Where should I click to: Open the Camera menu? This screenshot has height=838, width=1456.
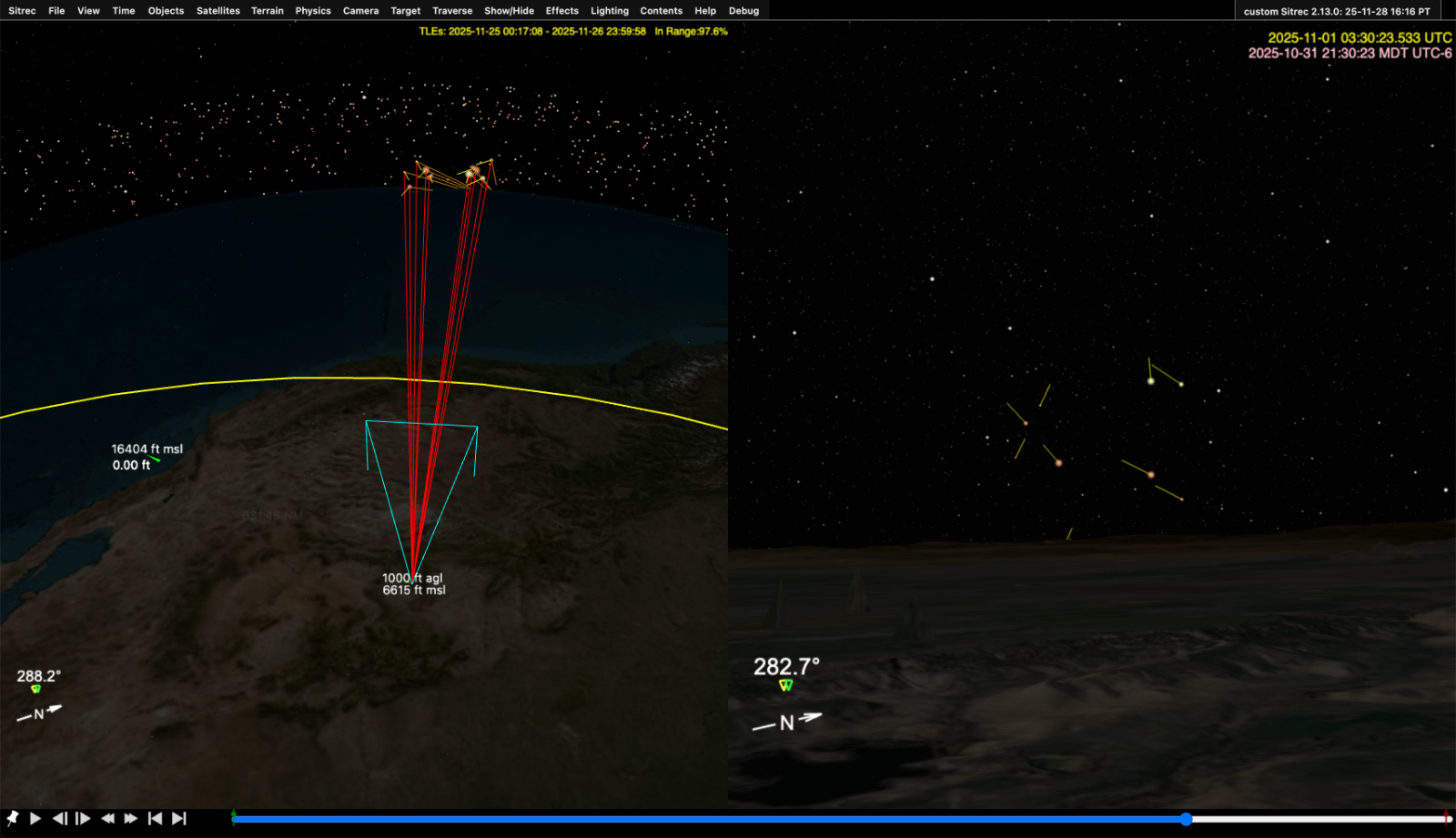pyautogui.click(x=360, y=11)
